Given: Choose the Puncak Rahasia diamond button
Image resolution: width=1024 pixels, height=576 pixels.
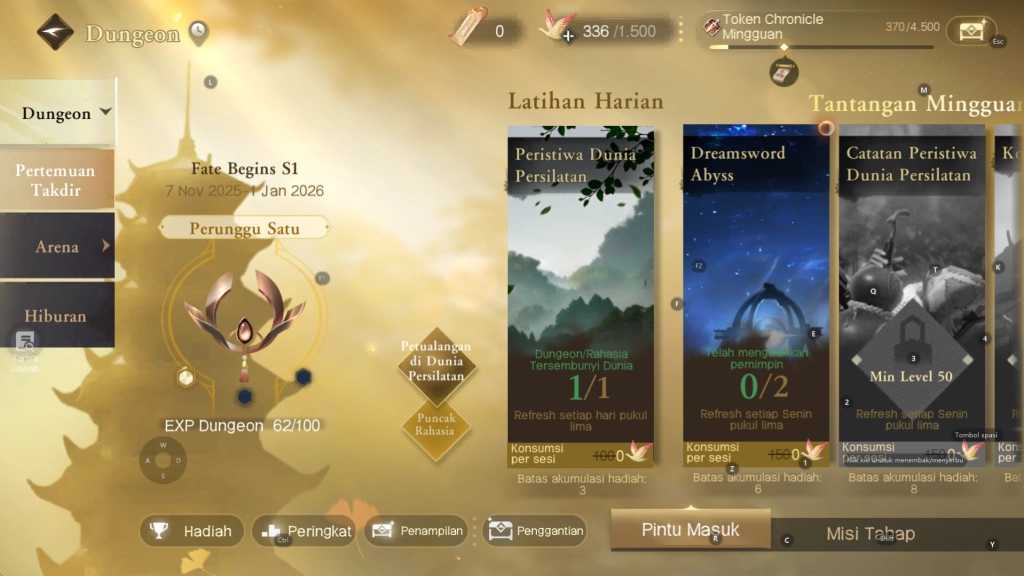Looking at the screenshot, I should click(x=436, y=425).
